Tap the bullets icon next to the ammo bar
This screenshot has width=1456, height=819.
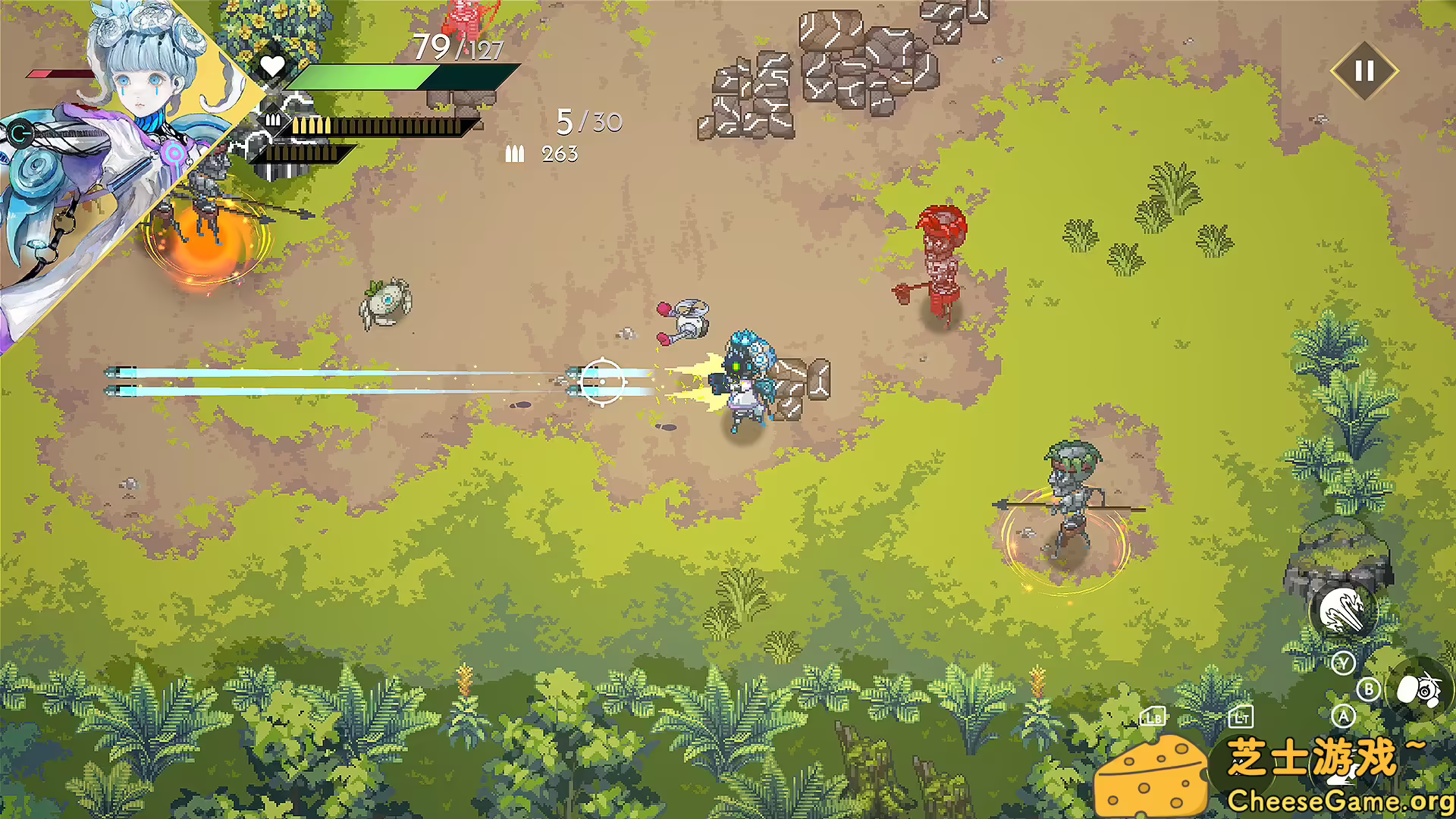273,121
